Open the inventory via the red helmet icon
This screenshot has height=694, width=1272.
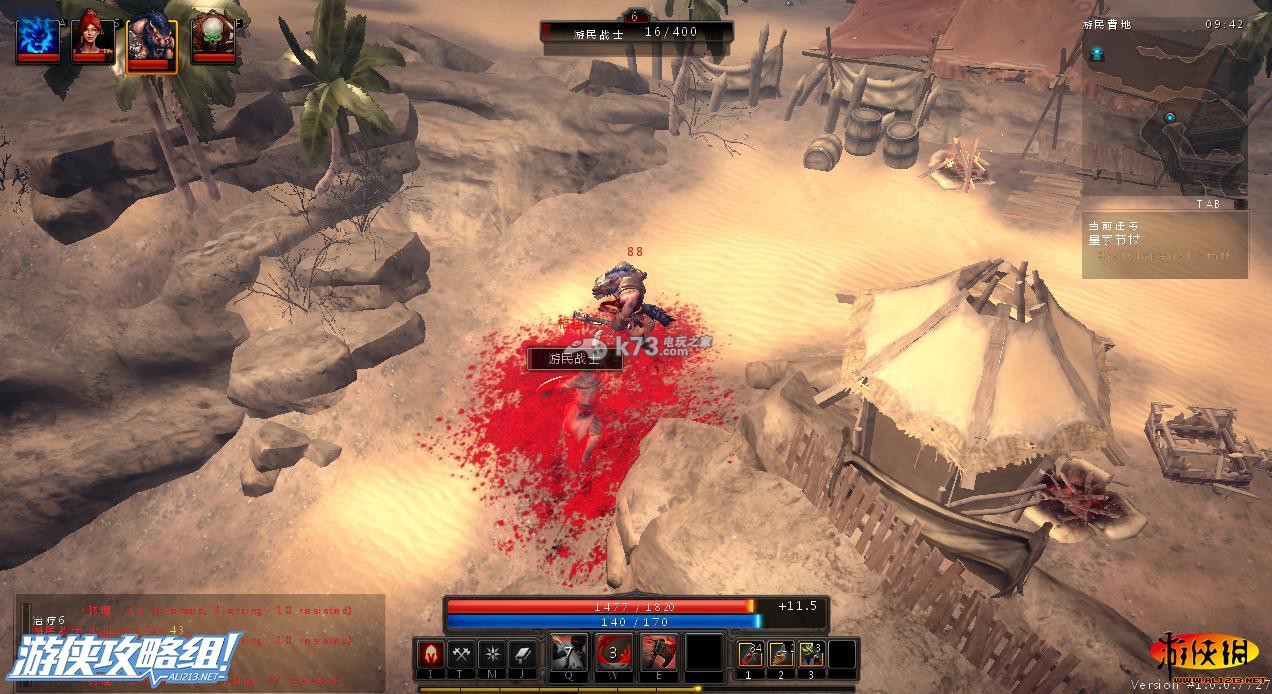[430, 653]
